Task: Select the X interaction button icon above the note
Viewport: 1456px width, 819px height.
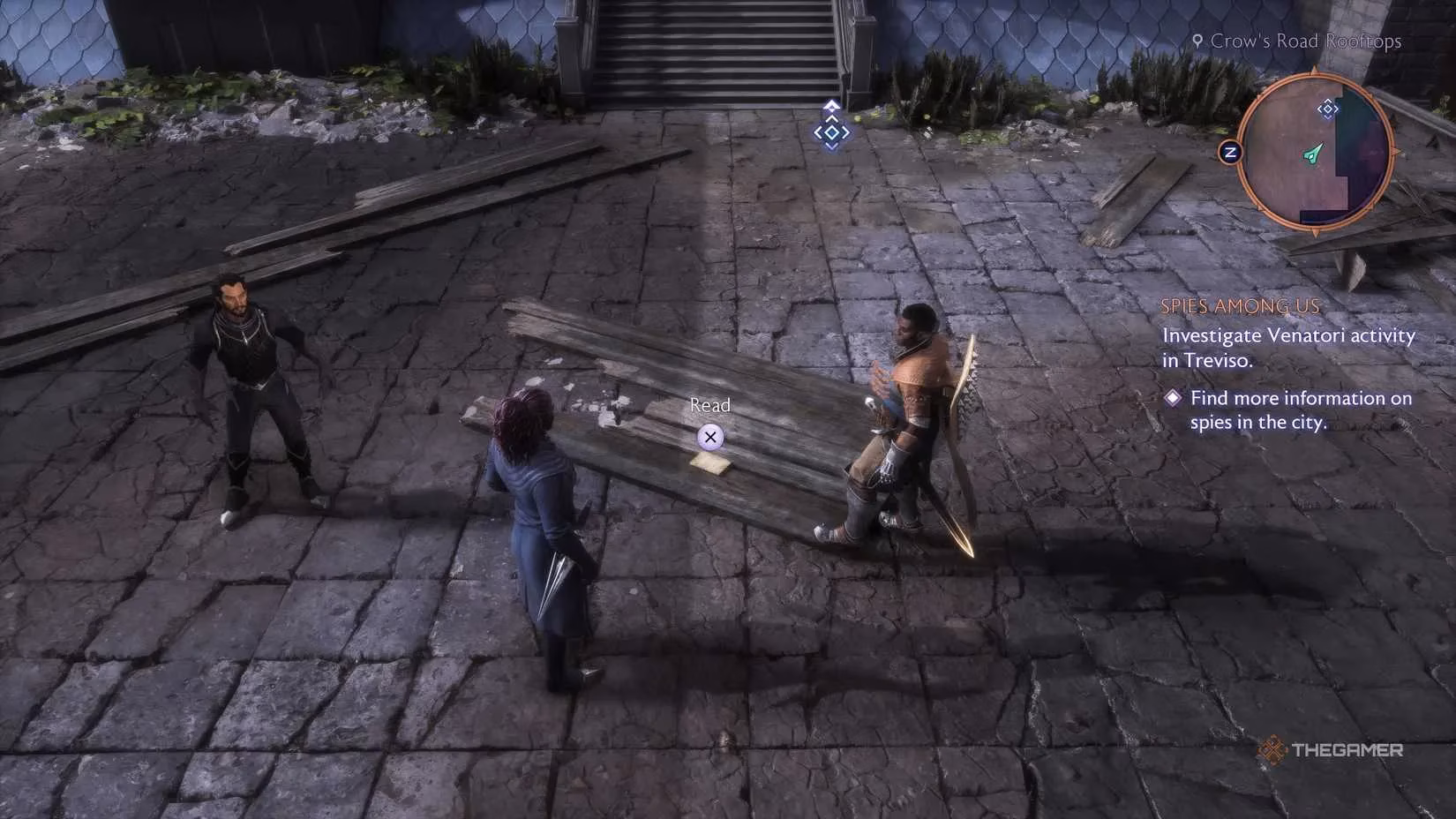Action: point(709,435)
